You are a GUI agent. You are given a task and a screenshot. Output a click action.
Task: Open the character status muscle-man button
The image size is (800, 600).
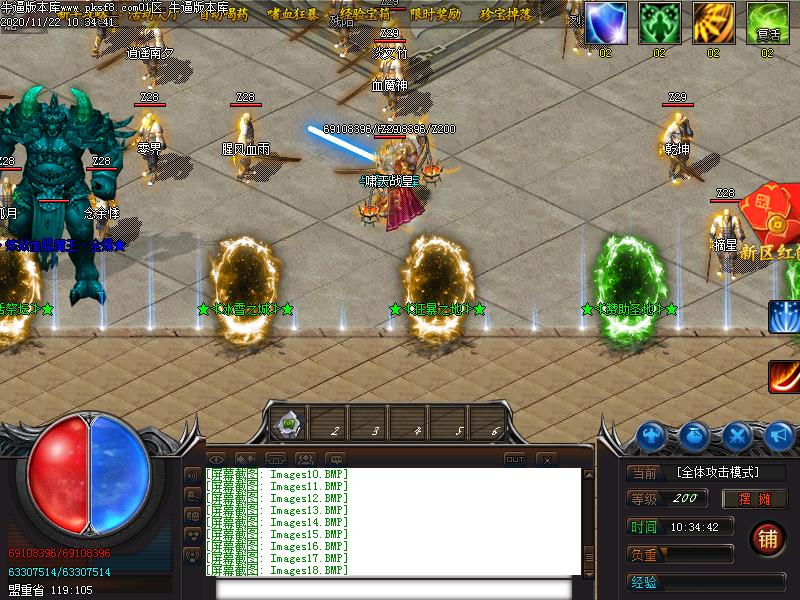pyautogui.click(x=652, y=436)
